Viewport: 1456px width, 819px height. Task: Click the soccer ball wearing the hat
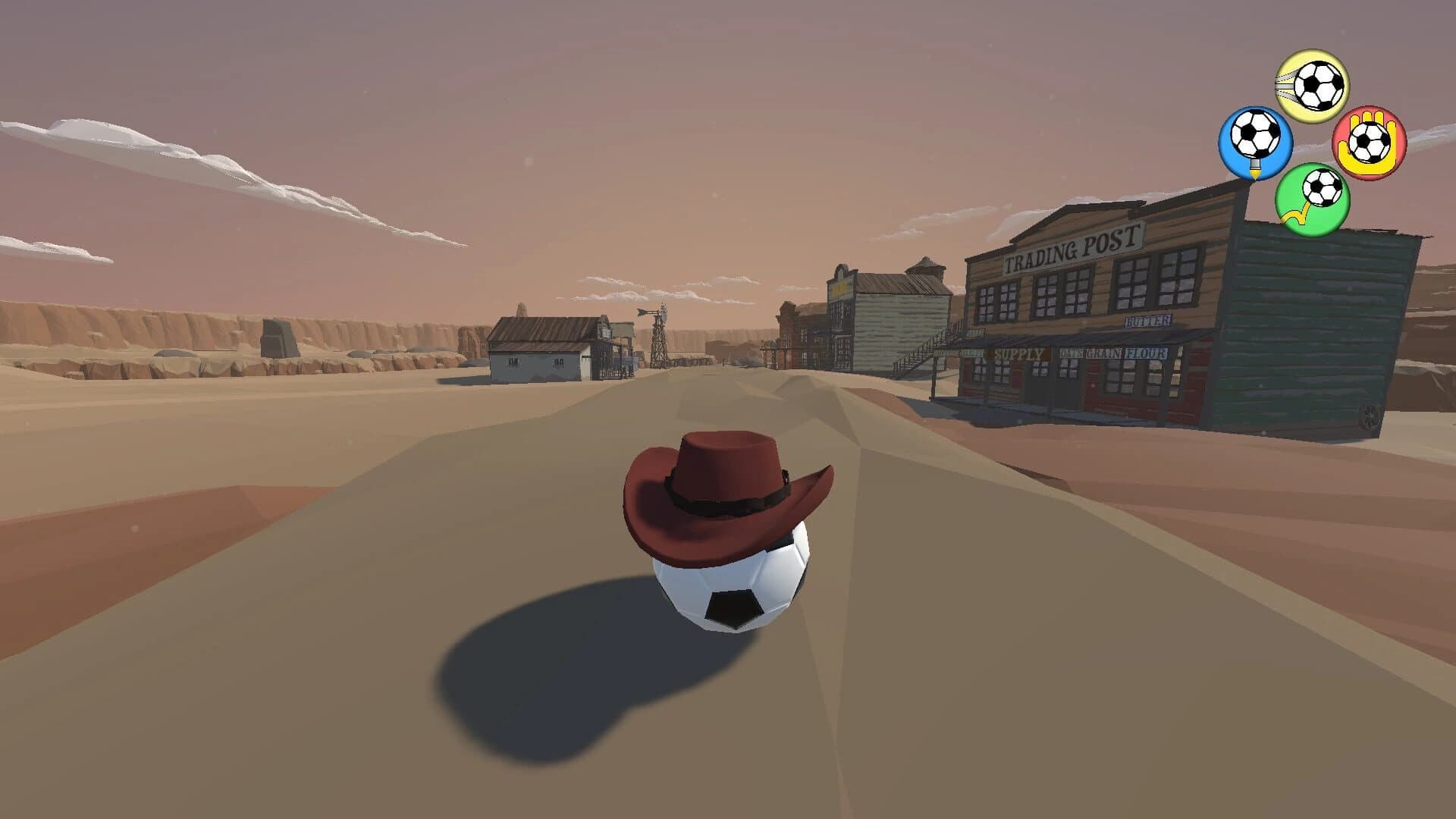pyautogui.click(x=732, y=595)
